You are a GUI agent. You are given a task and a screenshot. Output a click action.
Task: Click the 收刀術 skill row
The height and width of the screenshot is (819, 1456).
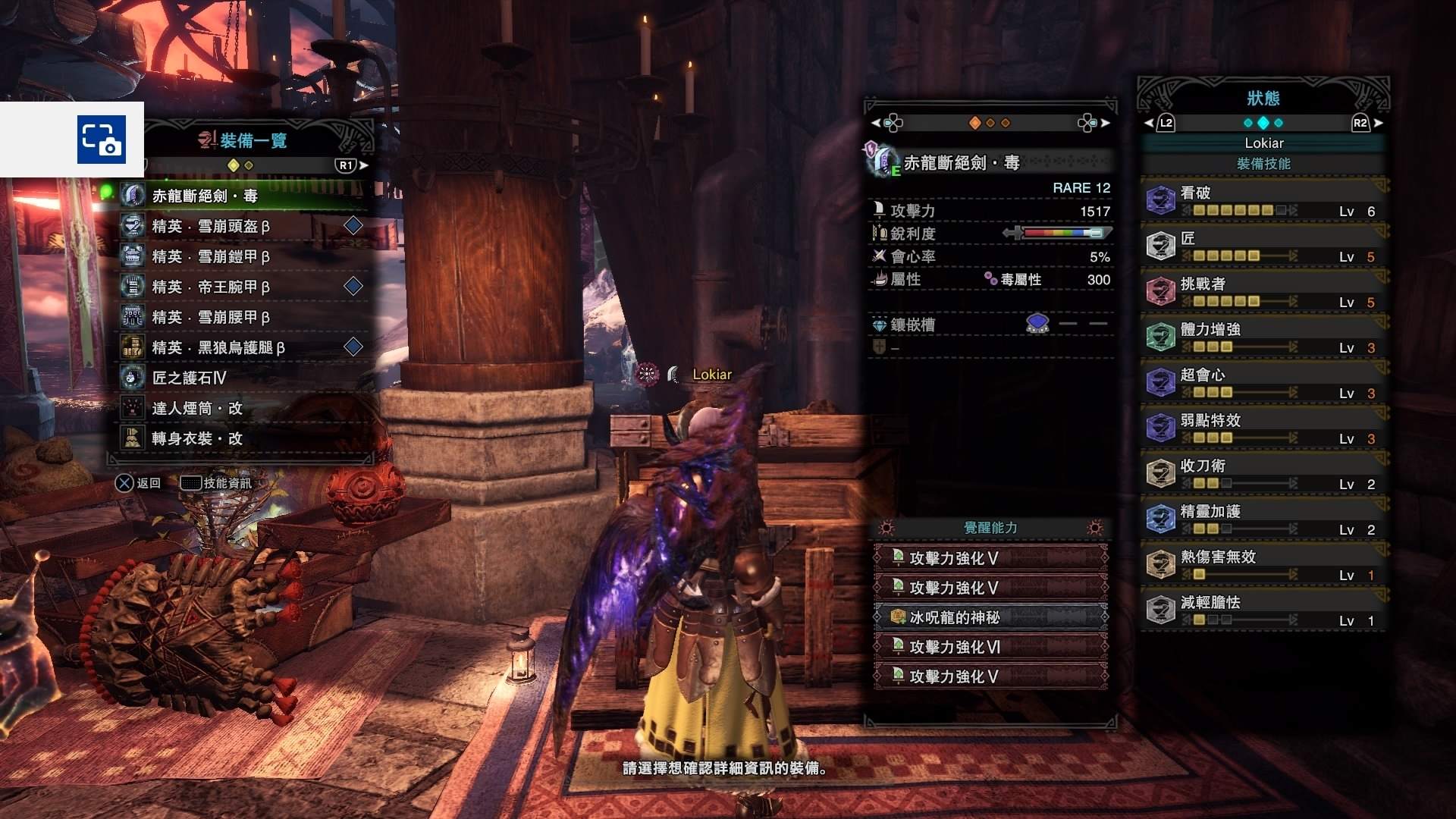[x=1263, y=474]
